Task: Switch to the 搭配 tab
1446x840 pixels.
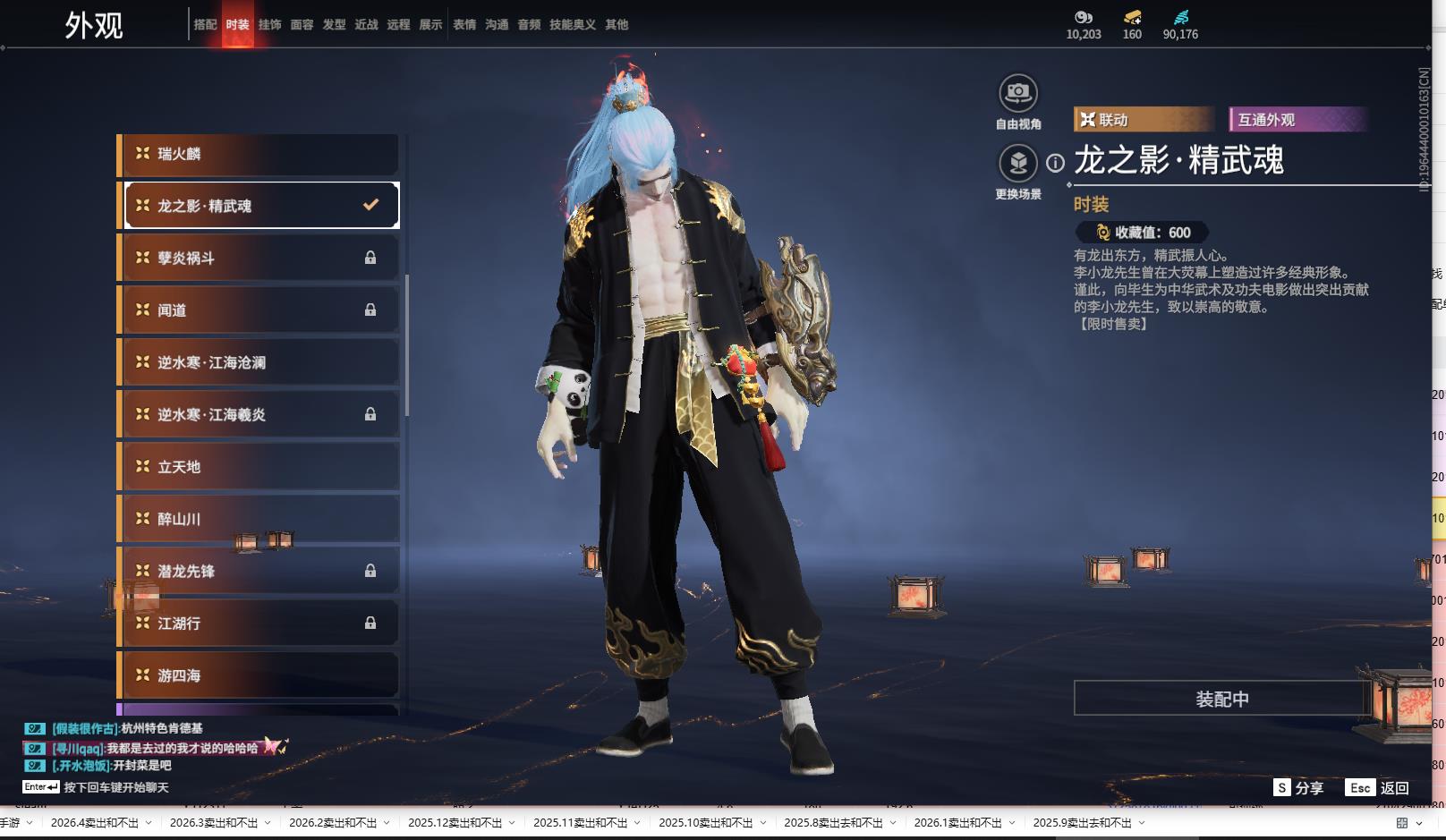Action: click(206, 25)
